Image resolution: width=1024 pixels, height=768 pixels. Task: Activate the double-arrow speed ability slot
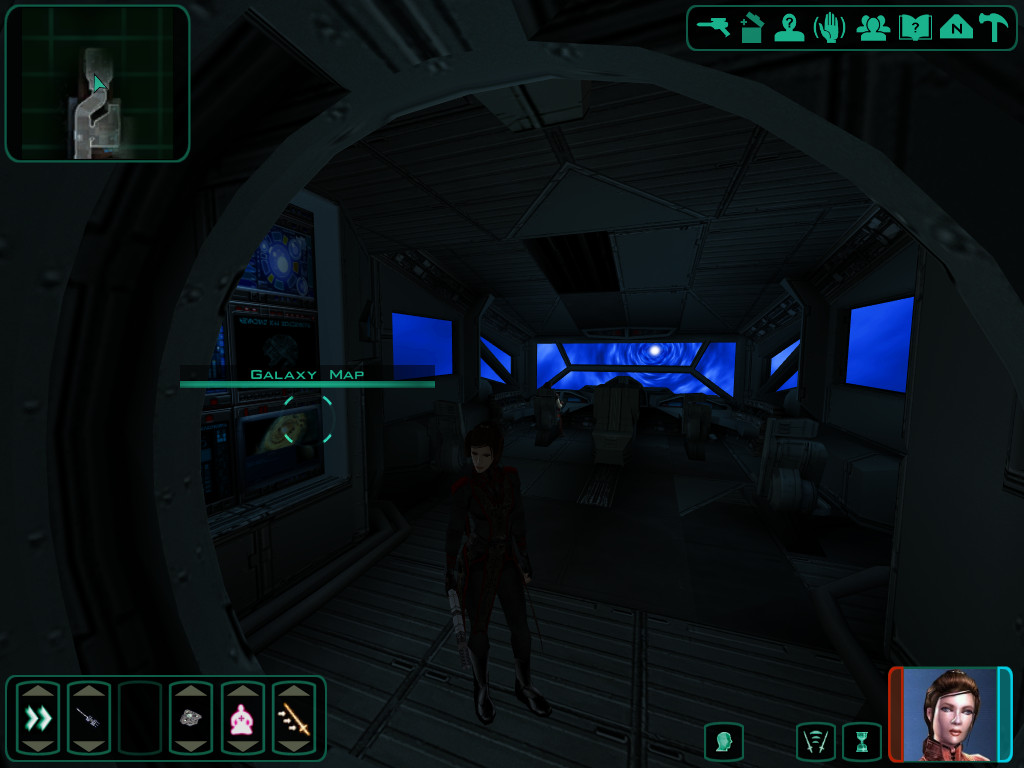[38, 718]
